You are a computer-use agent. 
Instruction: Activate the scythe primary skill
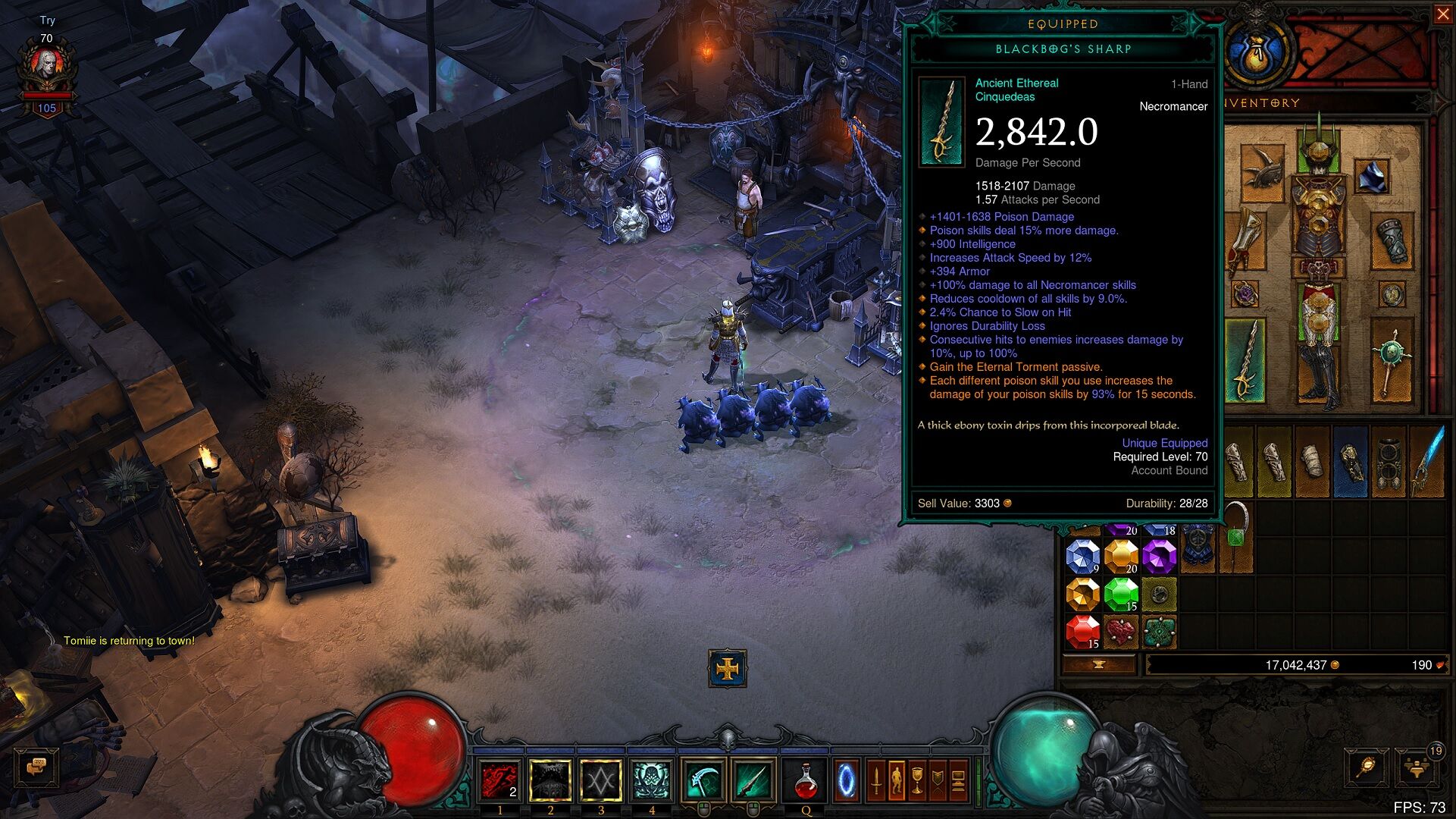click(703, 780)
